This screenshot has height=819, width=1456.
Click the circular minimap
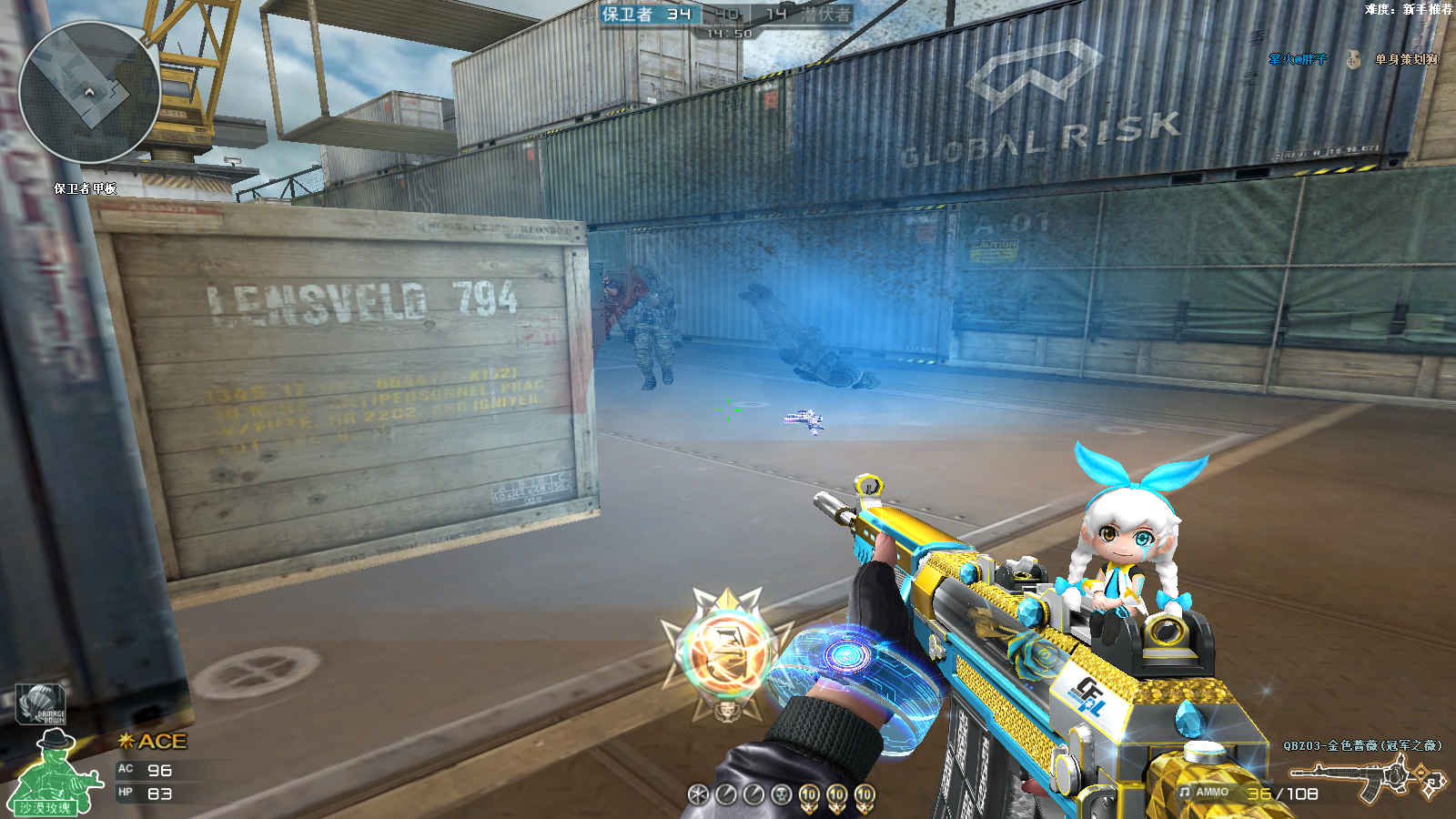coord(89,92)
